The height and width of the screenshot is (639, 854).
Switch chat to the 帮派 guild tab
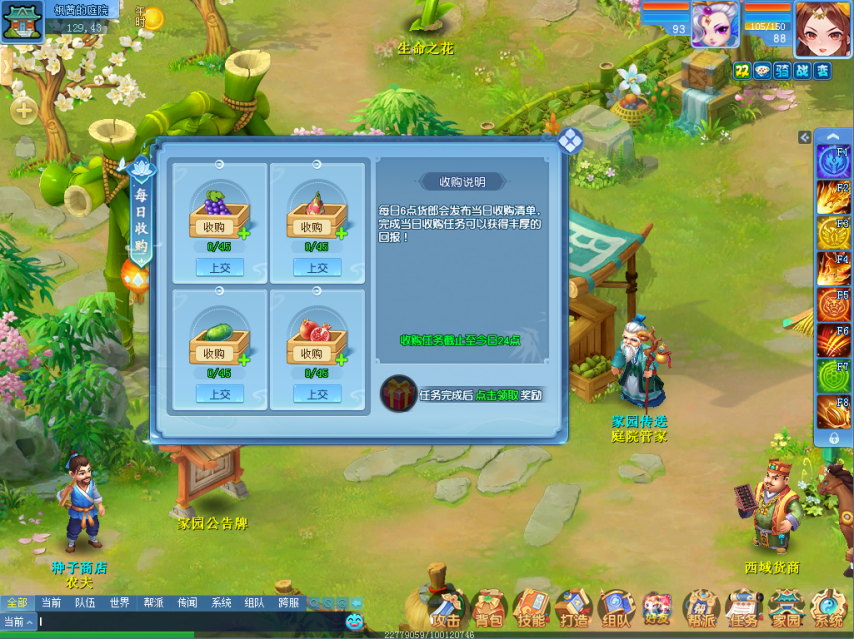[x=153, y=603]
